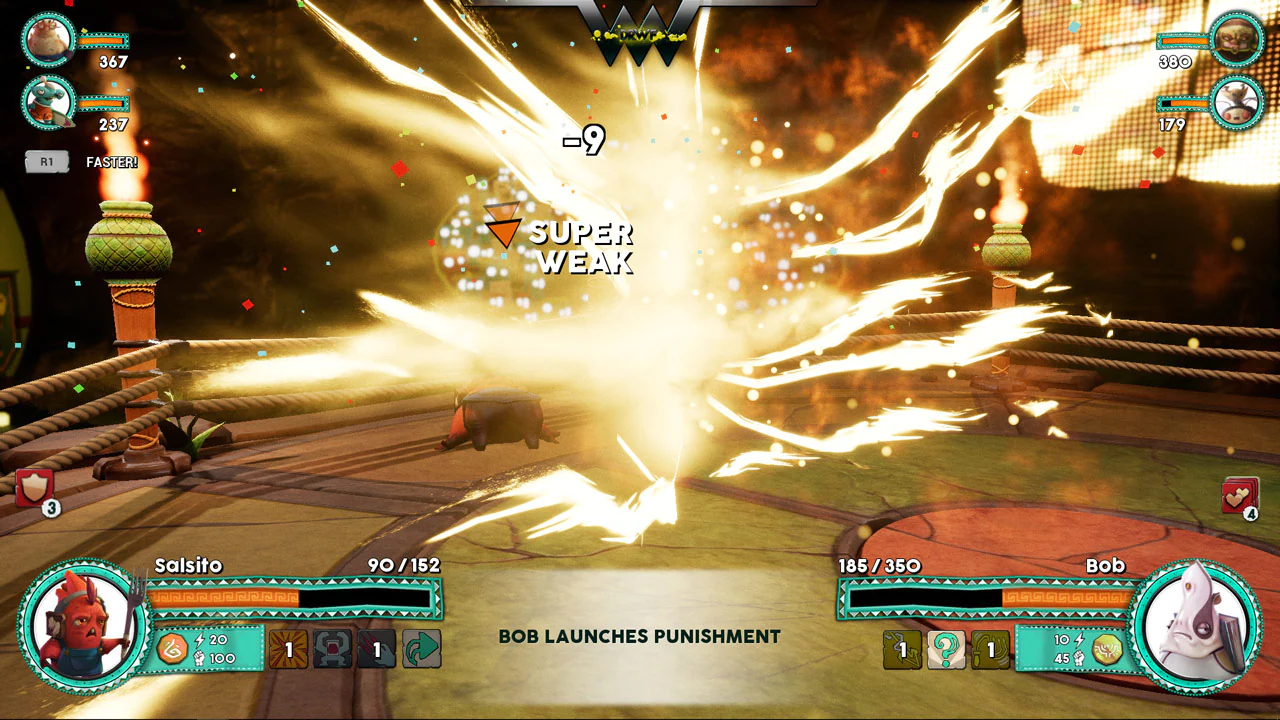This screenshot has width=1280, height=720.
Task: Click Salsito's orange element emblem
Action: pos(172,649)
